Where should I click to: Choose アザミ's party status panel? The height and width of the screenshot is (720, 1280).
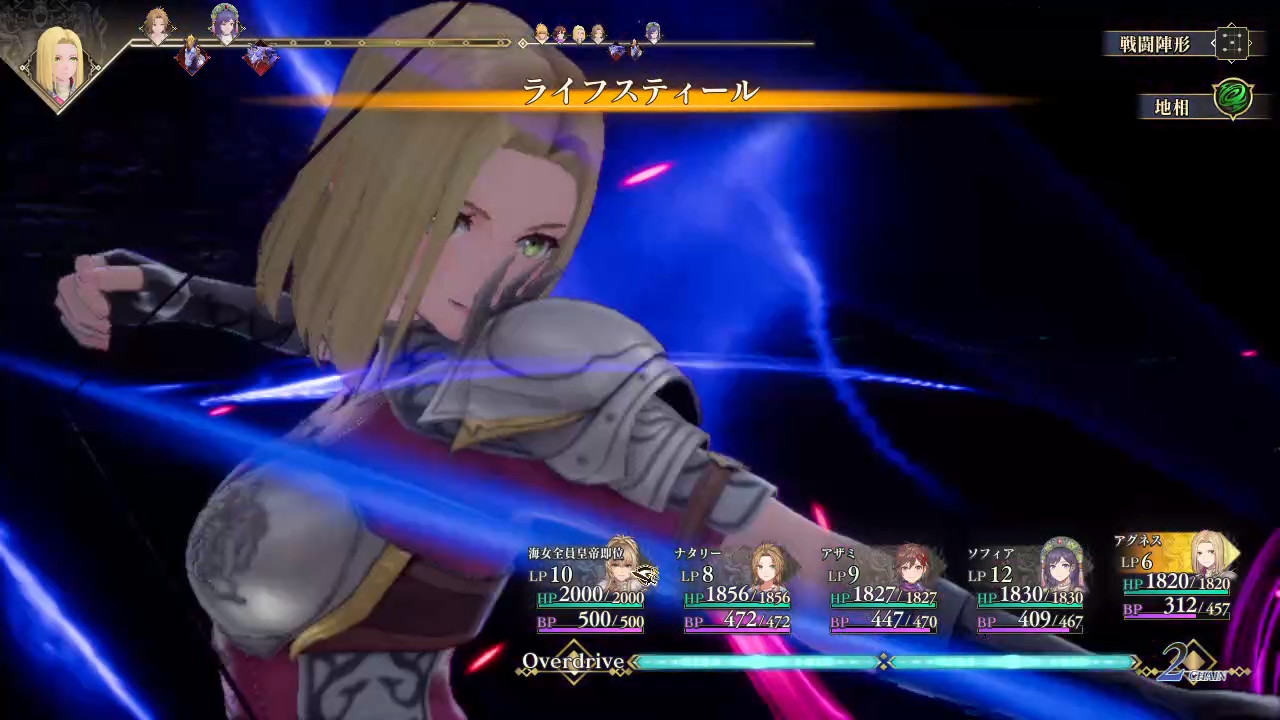tap(883, 590)
